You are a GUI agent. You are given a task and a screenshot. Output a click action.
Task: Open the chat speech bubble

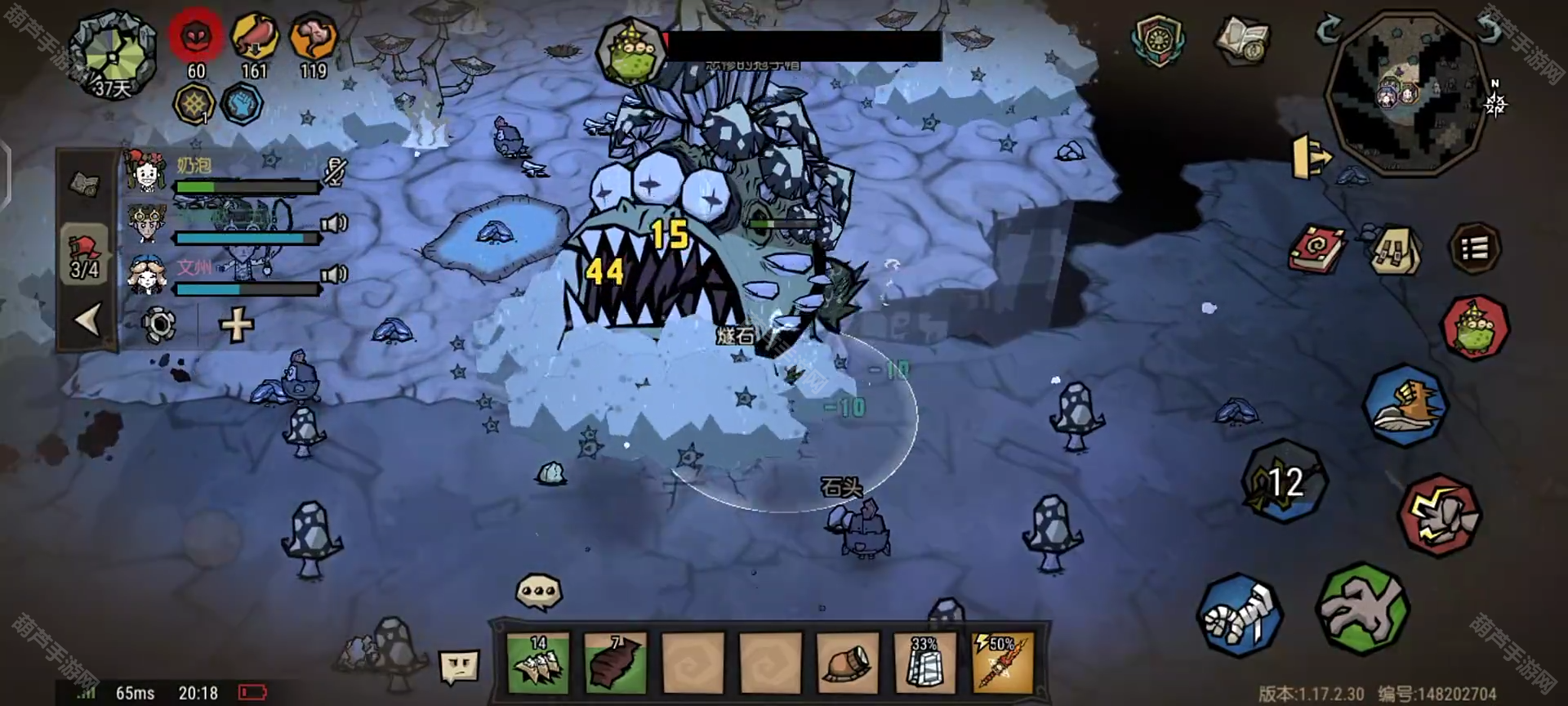click(539, 592)
